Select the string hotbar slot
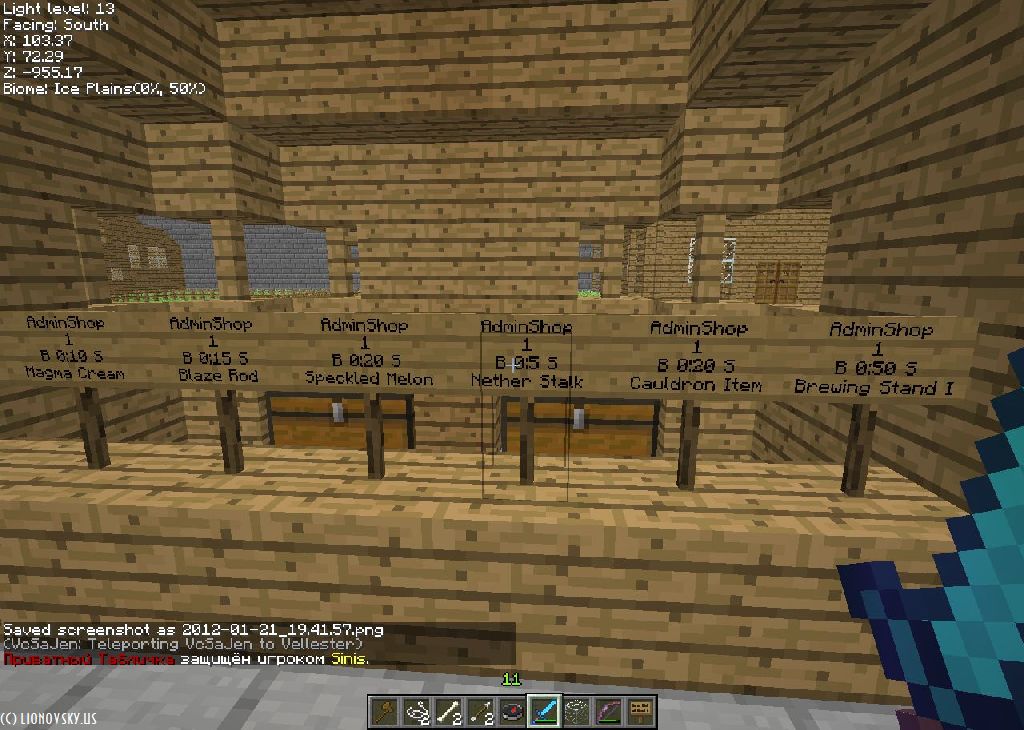 [416, 711]
